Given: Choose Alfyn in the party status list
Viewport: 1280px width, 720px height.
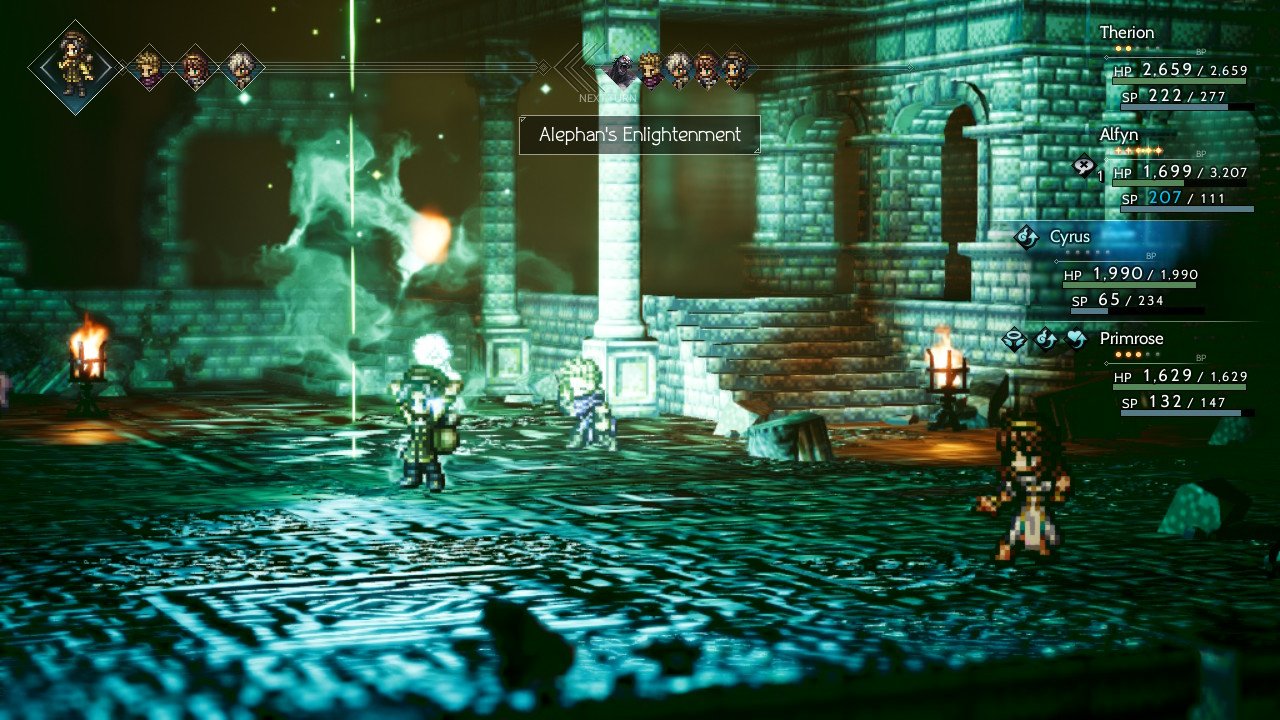Looking at the screenshot, I should tap(1118, 135).
